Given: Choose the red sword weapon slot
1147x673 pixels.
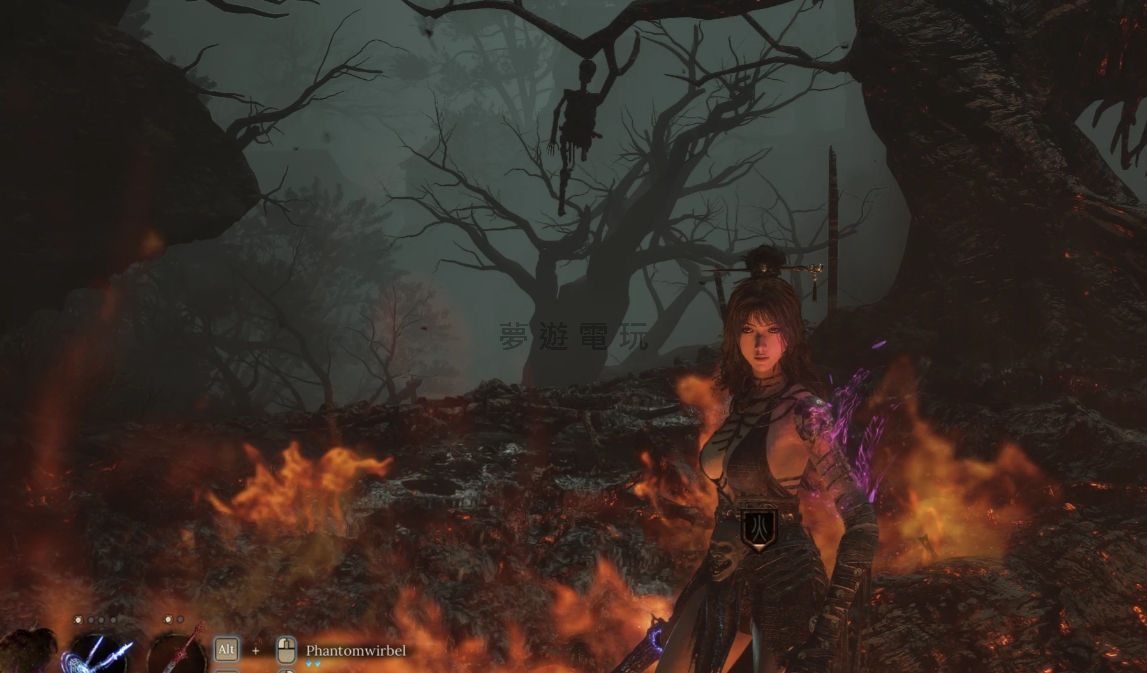Looking at the screenshot, I should [x=177, y=654].
